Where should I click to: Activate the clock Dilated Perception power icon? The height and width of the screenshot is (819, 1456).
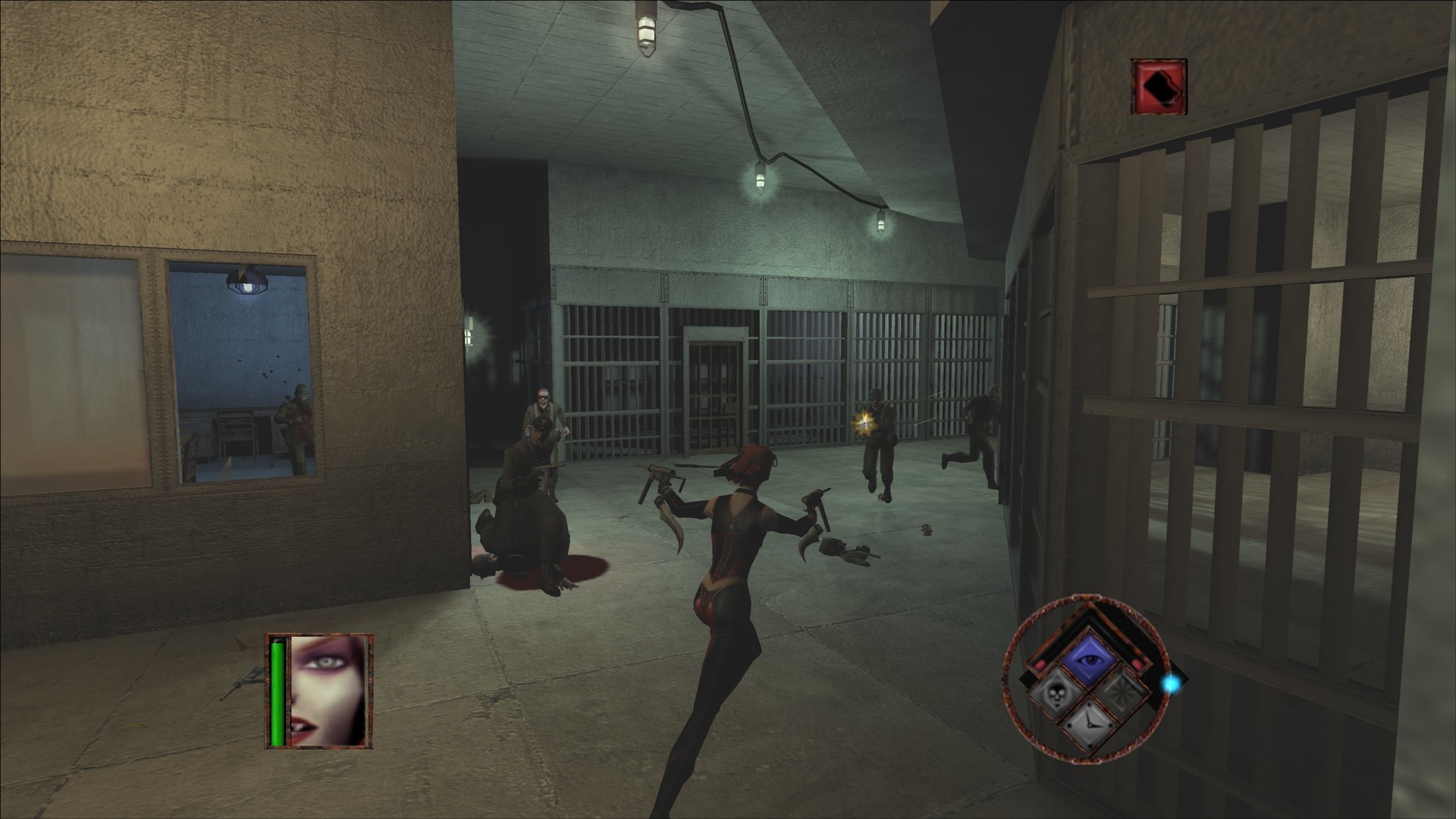1090,726
